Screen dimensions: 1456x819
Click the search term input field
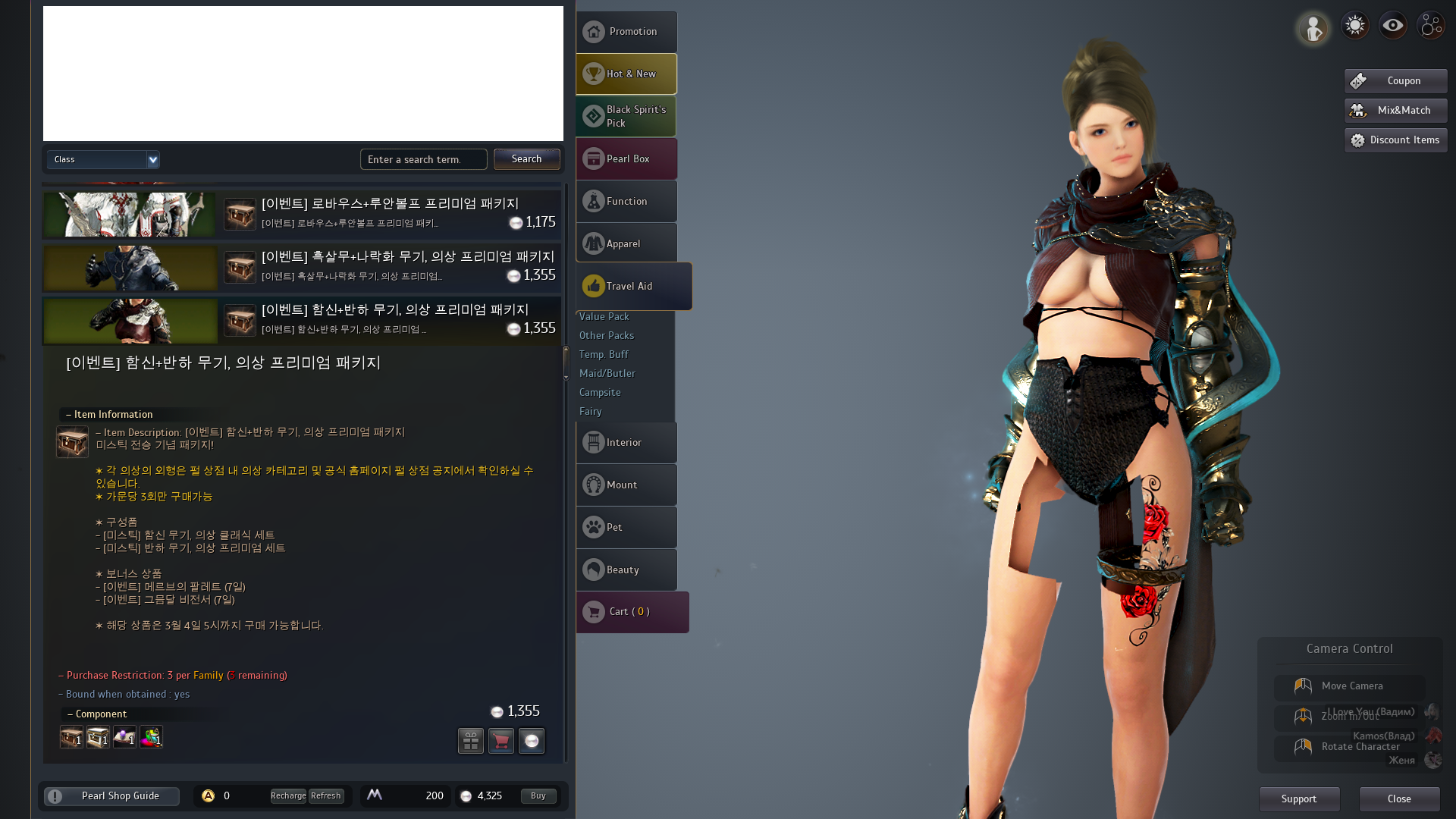click(x=423, y=159)
